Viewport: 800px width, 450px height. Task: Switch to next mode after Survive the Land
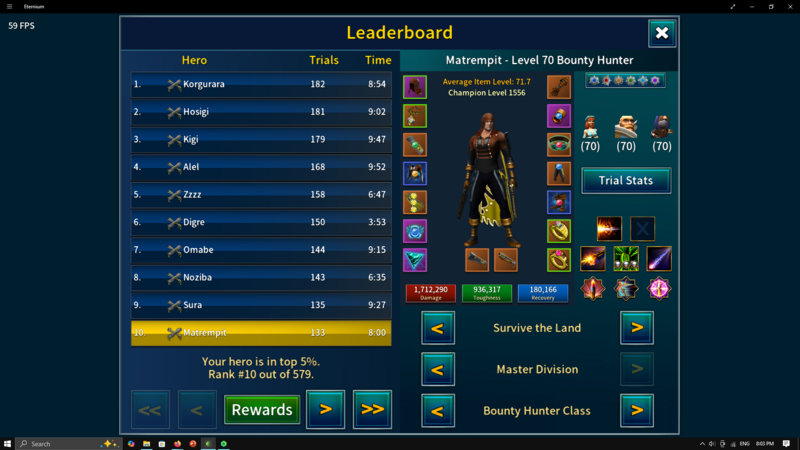coord(637,328)
